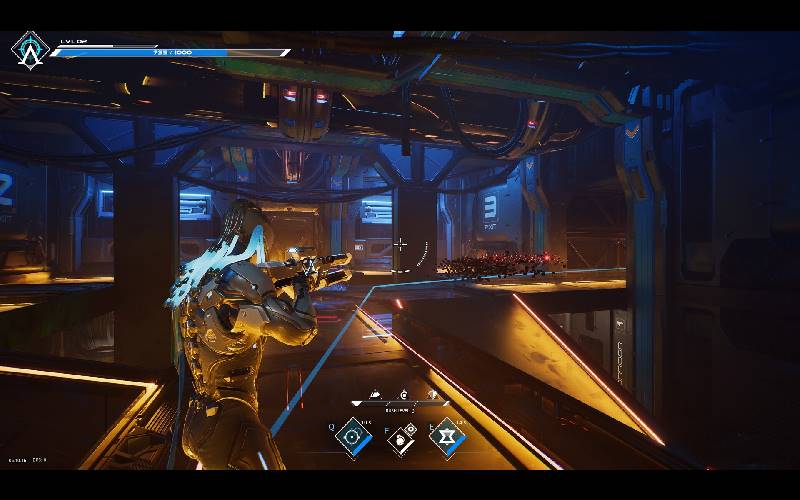The height and width of the screenshot is (500, 800).
Task: Activate the Q circular target ability
Action: [352, 436]
